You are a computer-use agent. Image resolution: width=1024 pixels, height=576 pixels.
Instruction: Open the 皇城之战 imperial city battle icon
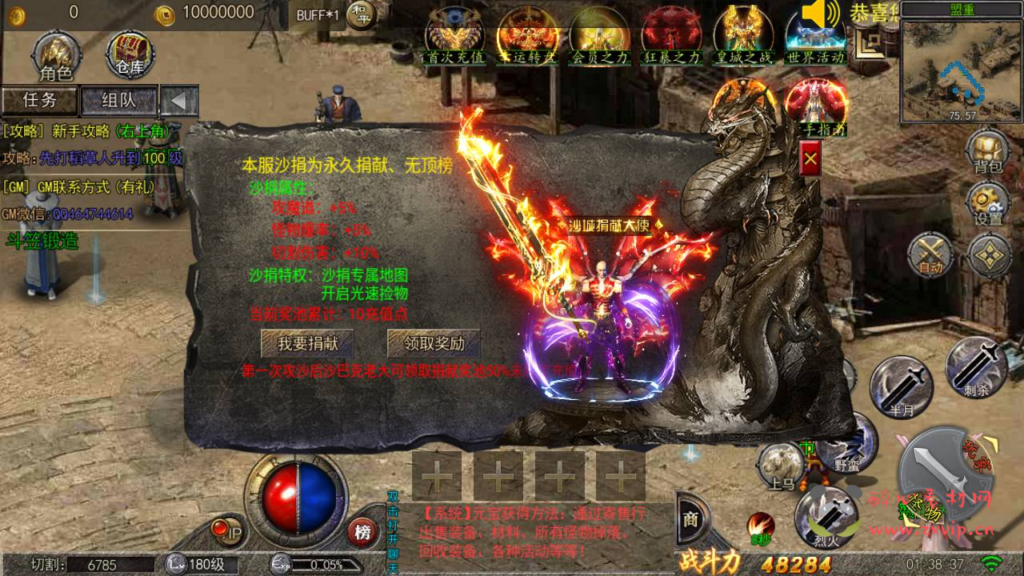coord(743,34)
